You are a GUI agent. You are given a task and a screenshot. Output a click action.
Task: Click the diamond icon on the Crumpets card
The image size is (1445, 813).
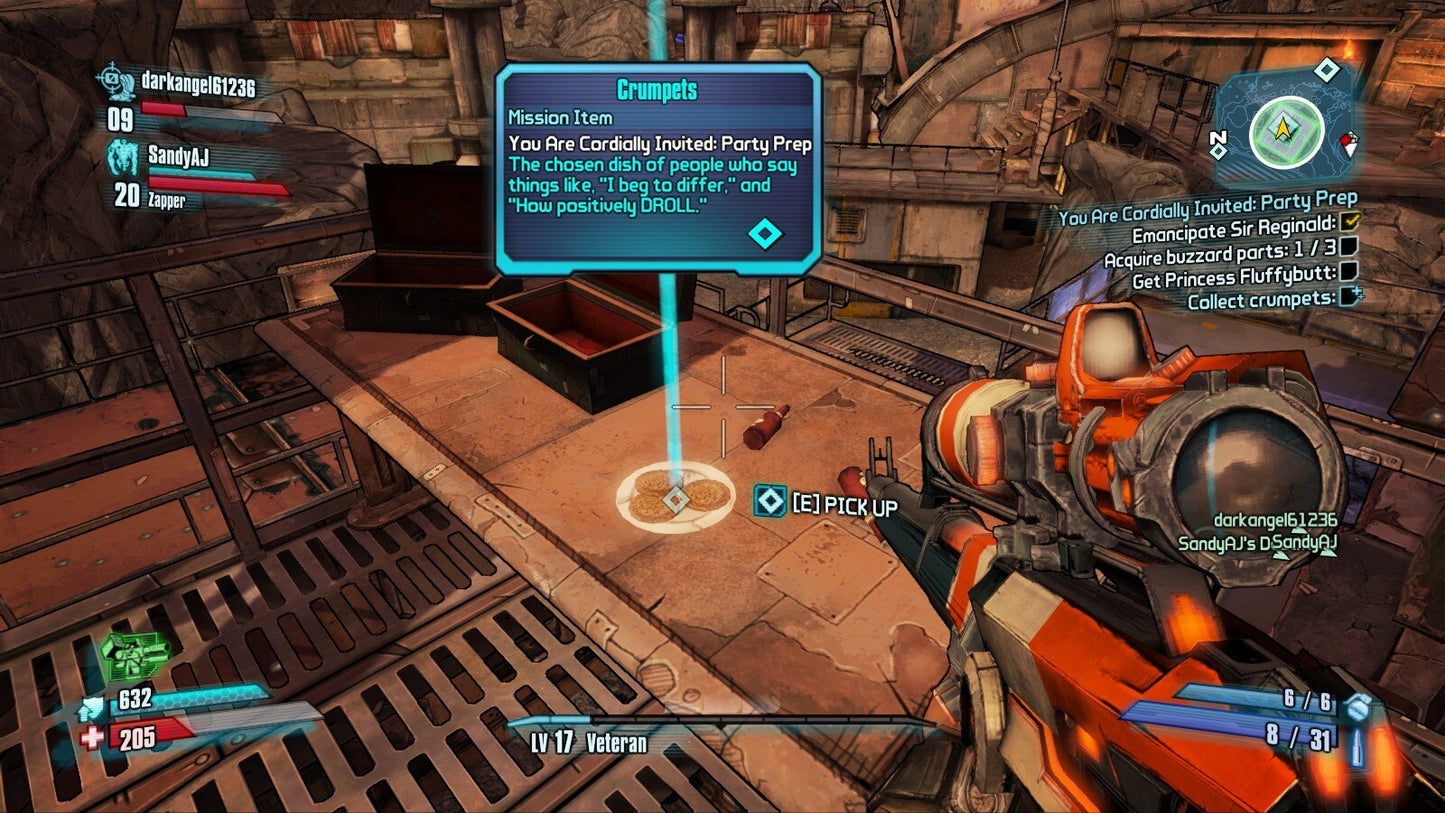[765, 231]
